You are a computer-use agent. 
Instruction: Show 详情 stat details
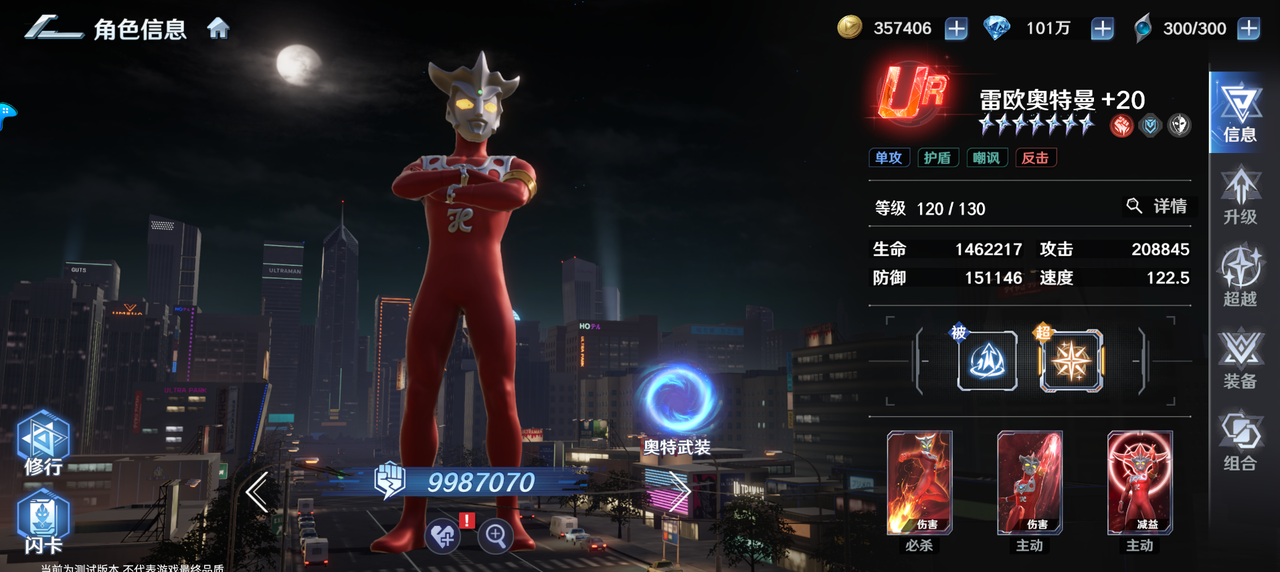point(1157,207)
